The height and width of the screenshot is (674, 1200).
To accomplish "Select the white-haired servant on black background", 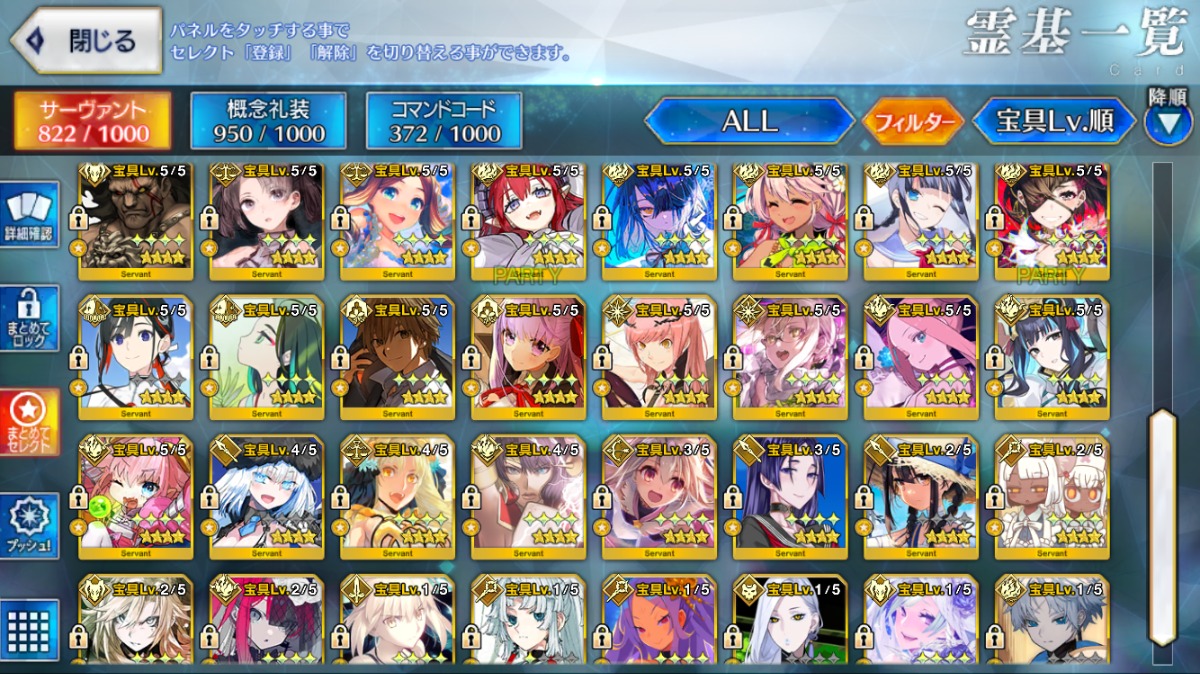I will pyautogui.click(x=790, y=620).
